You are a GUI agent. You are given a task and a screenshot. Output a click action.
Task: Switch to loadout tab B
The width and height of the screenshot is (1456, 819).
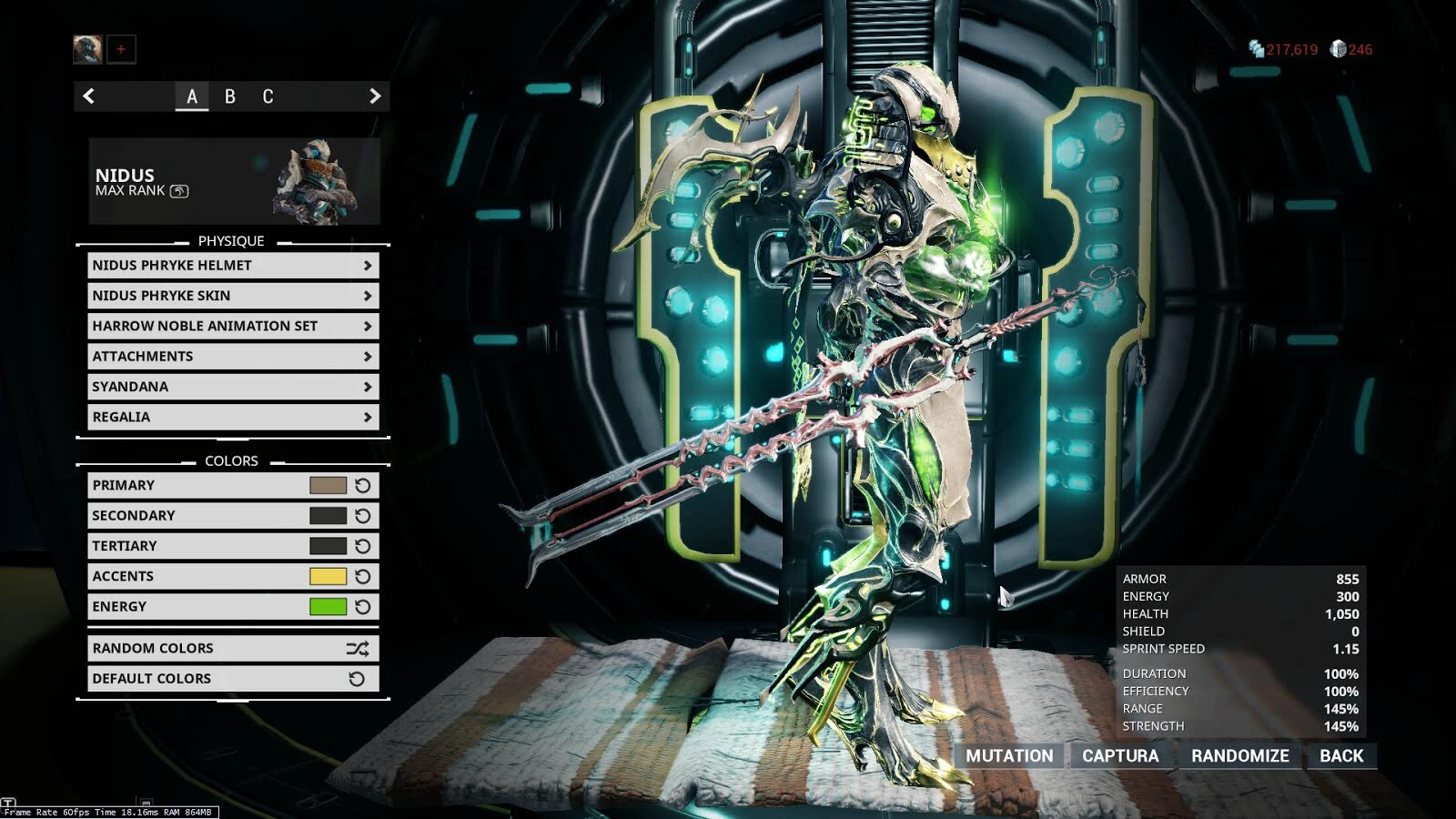click(x=230, y=96)
